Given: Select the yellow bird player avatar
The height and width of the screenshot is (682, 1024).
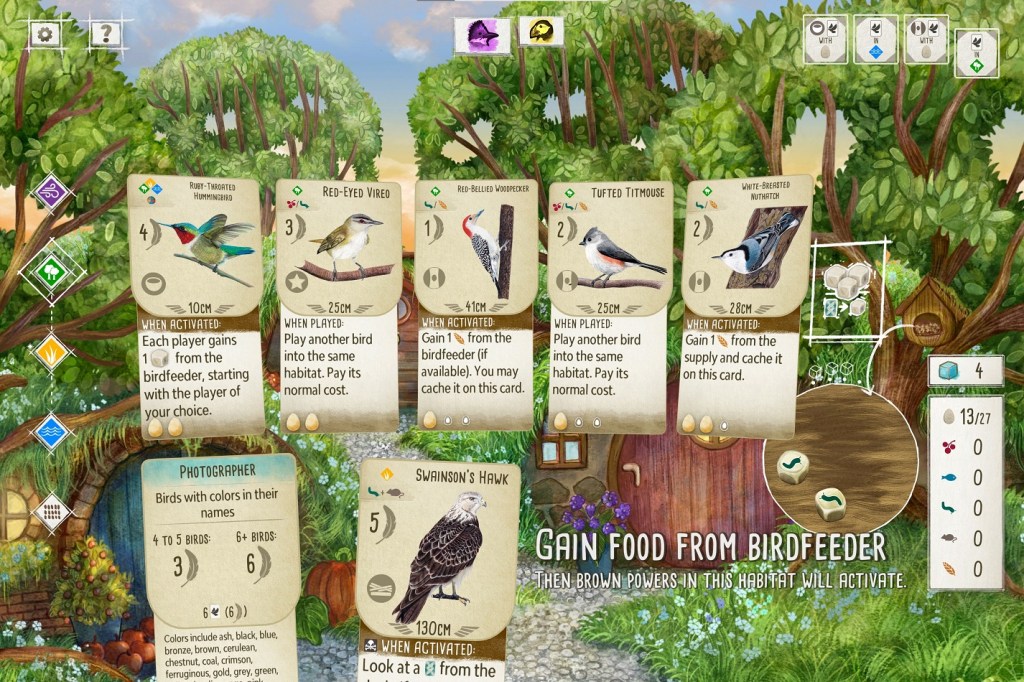Looking at the screenshot, I should pyautogui.click(x=541, y=31).
